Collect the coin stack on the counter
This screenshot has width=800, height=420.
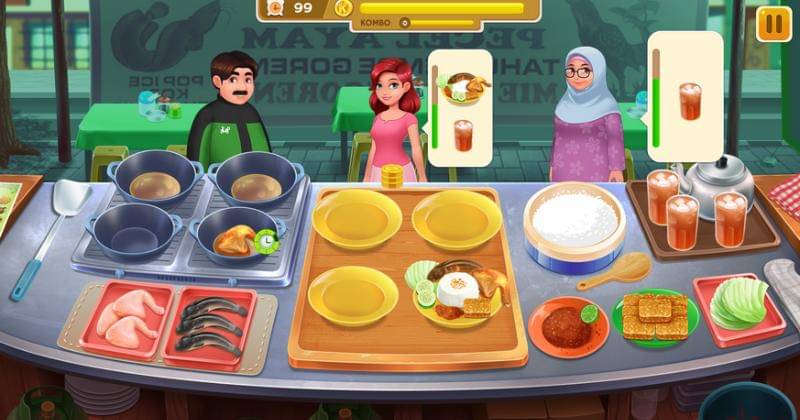coord(391,176)
